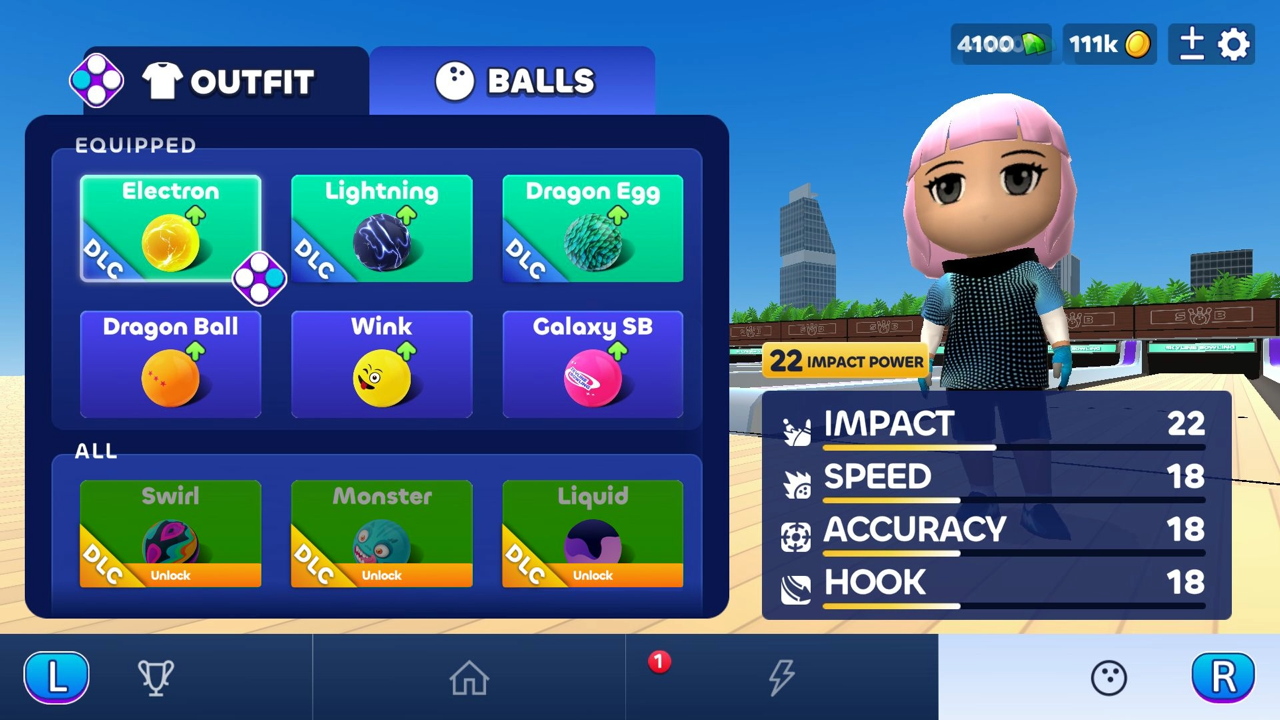The image size is (1280, 720).
Task: Toggle the L button in the bottom left
Action: 57,677
